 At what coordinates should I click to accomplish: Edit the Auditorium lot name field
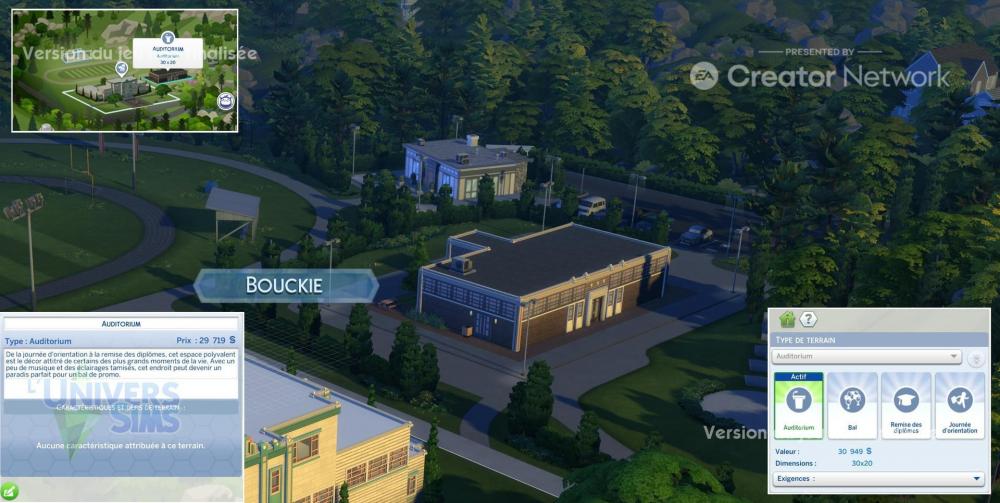(x=121, y=324)
